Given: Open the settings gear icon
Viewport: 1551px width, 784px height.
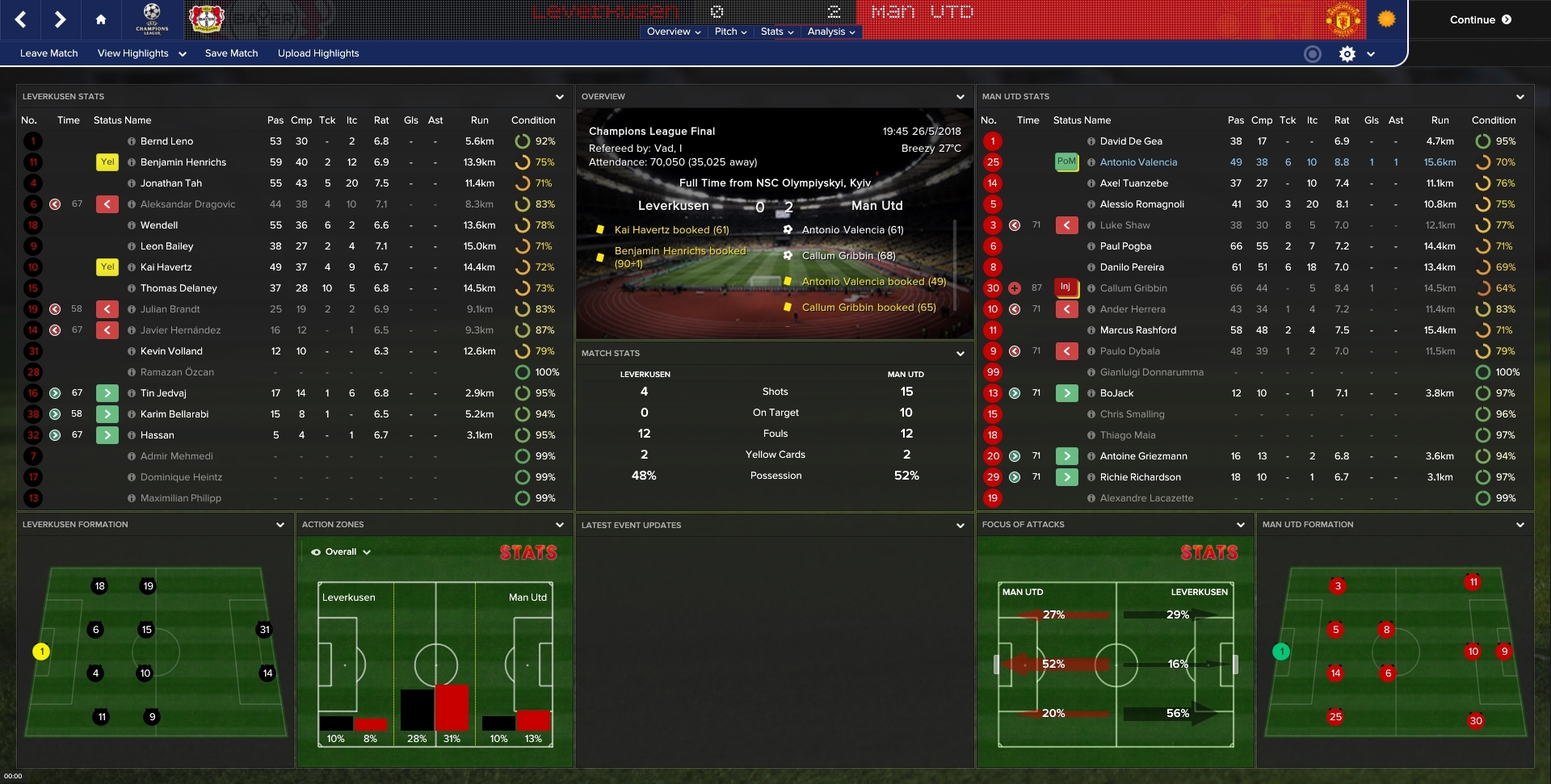Looking at the screenshot, I should 1347,53.
